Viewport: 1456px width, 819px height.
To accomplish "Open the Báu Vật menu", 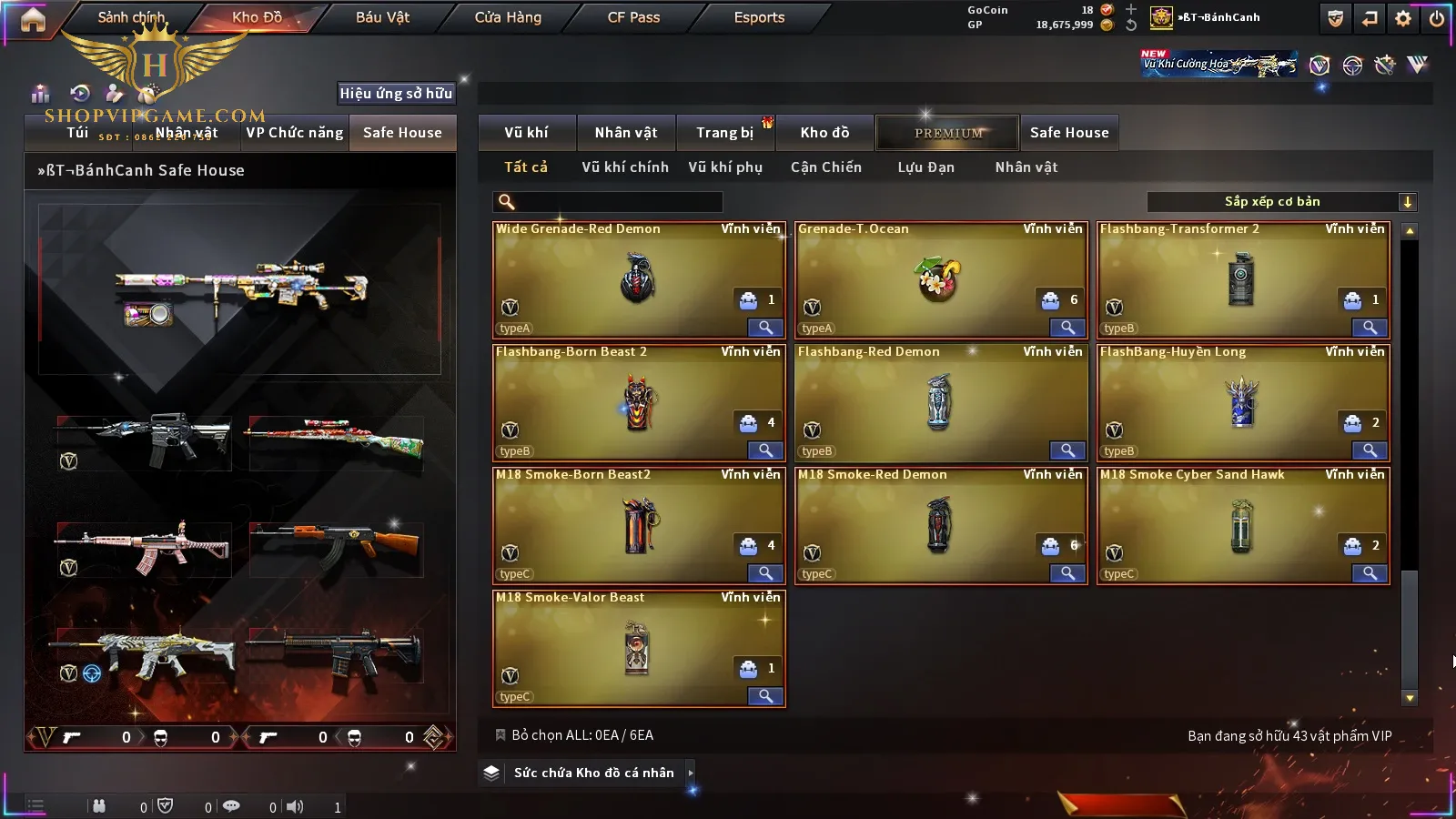I will [x=382, y=17].
